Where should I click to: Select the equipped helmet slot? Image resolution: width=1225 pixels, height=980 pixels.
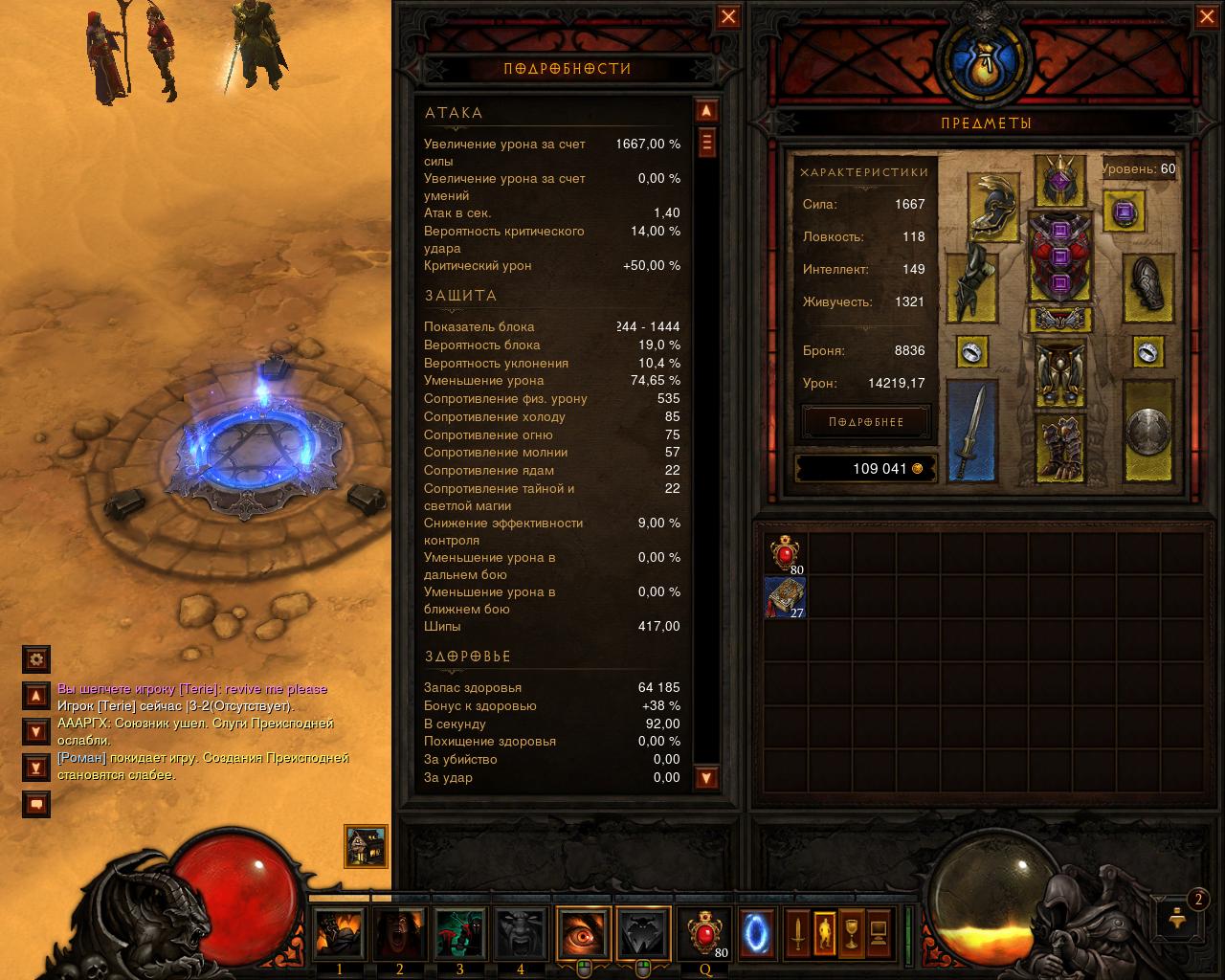[x=1059, y=179]
